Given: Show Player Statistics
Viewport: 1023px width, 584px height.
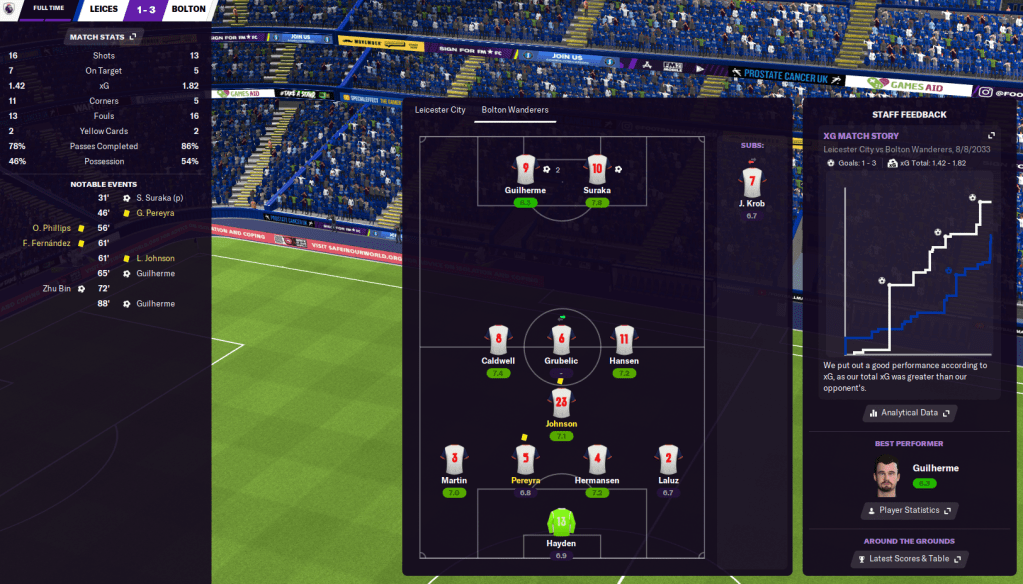Looking at the screenshot, I should click(x=909, y=510).
